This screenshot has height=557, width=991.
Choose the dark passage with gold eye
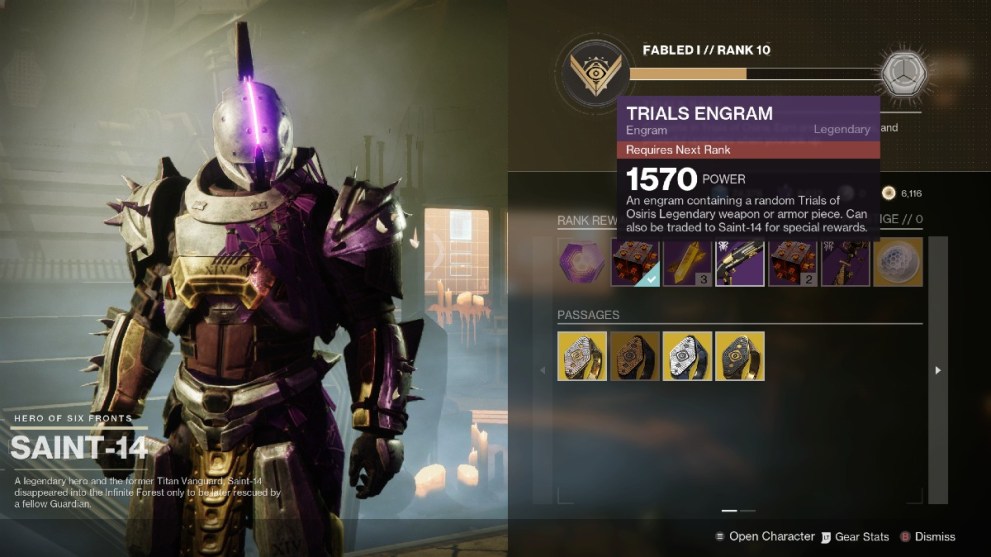click(x=740, y=357)
